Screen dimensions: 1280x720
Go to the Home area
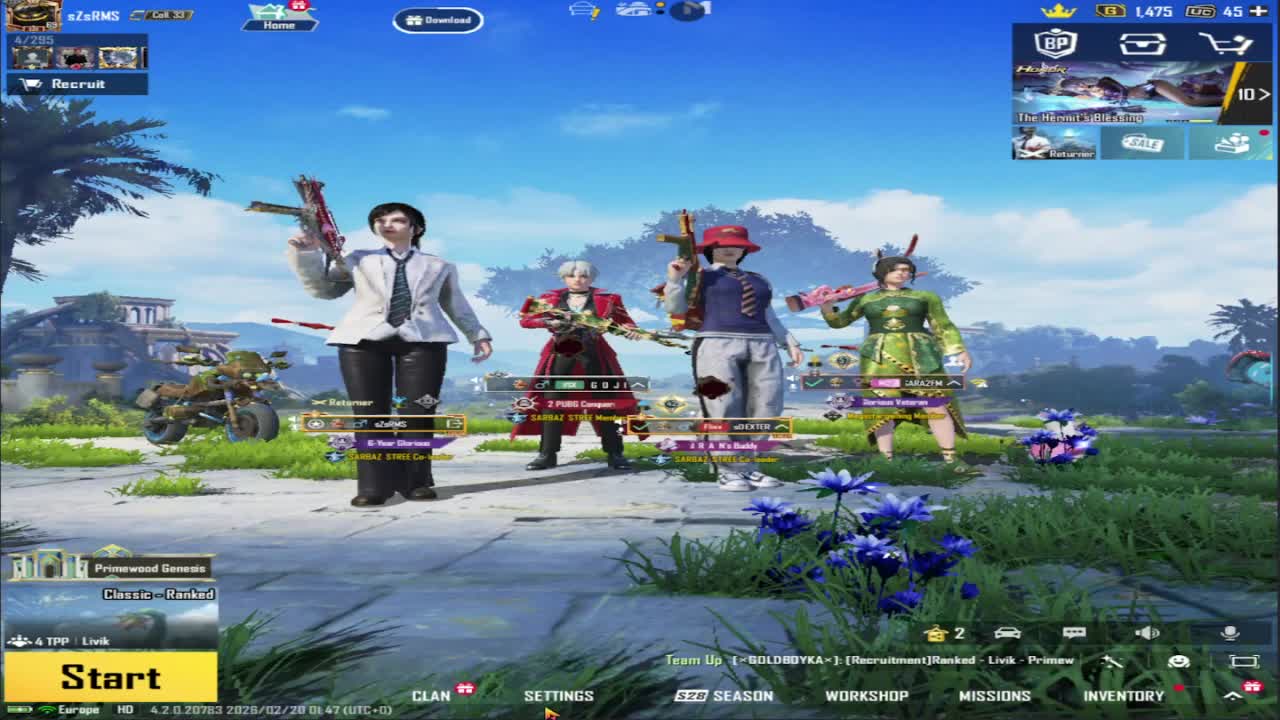click(x=279, y=18)
